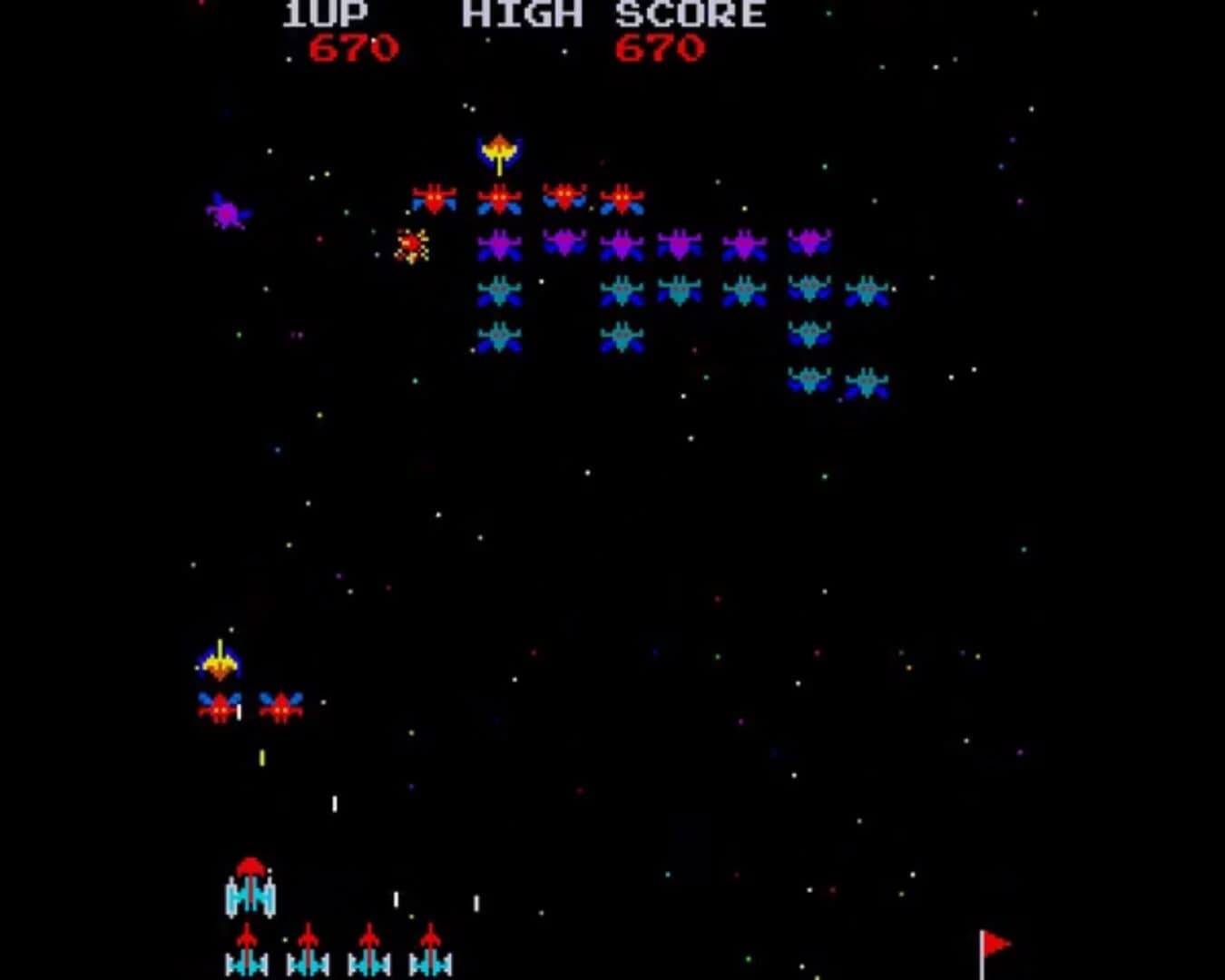Click the player's ship at the bottom

[x=251, y=898]
